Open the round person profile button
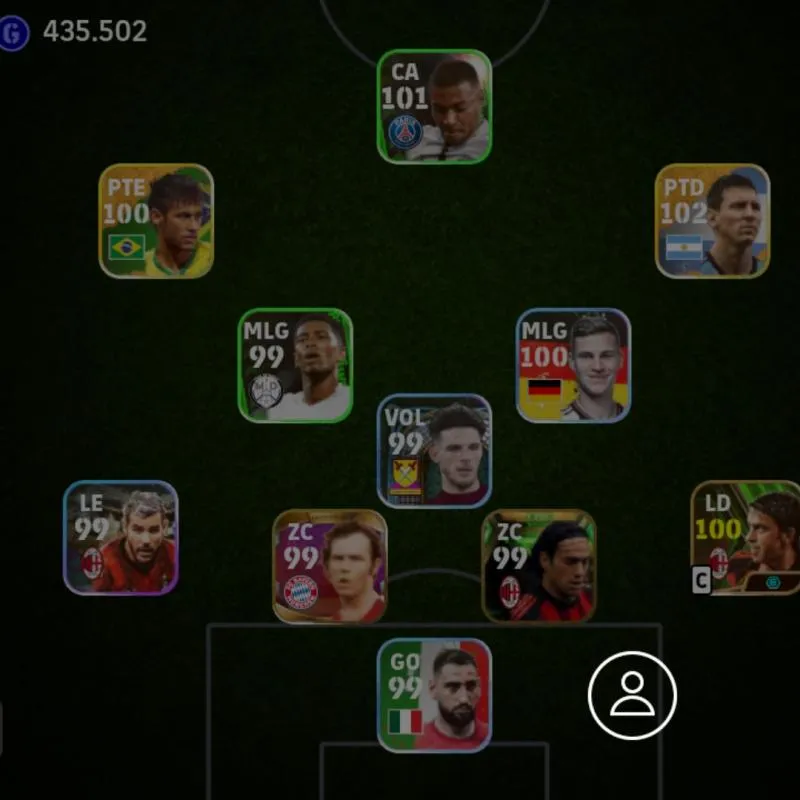Image resolution: width=800 pixels, height=800 pixels. click(632, 695)
